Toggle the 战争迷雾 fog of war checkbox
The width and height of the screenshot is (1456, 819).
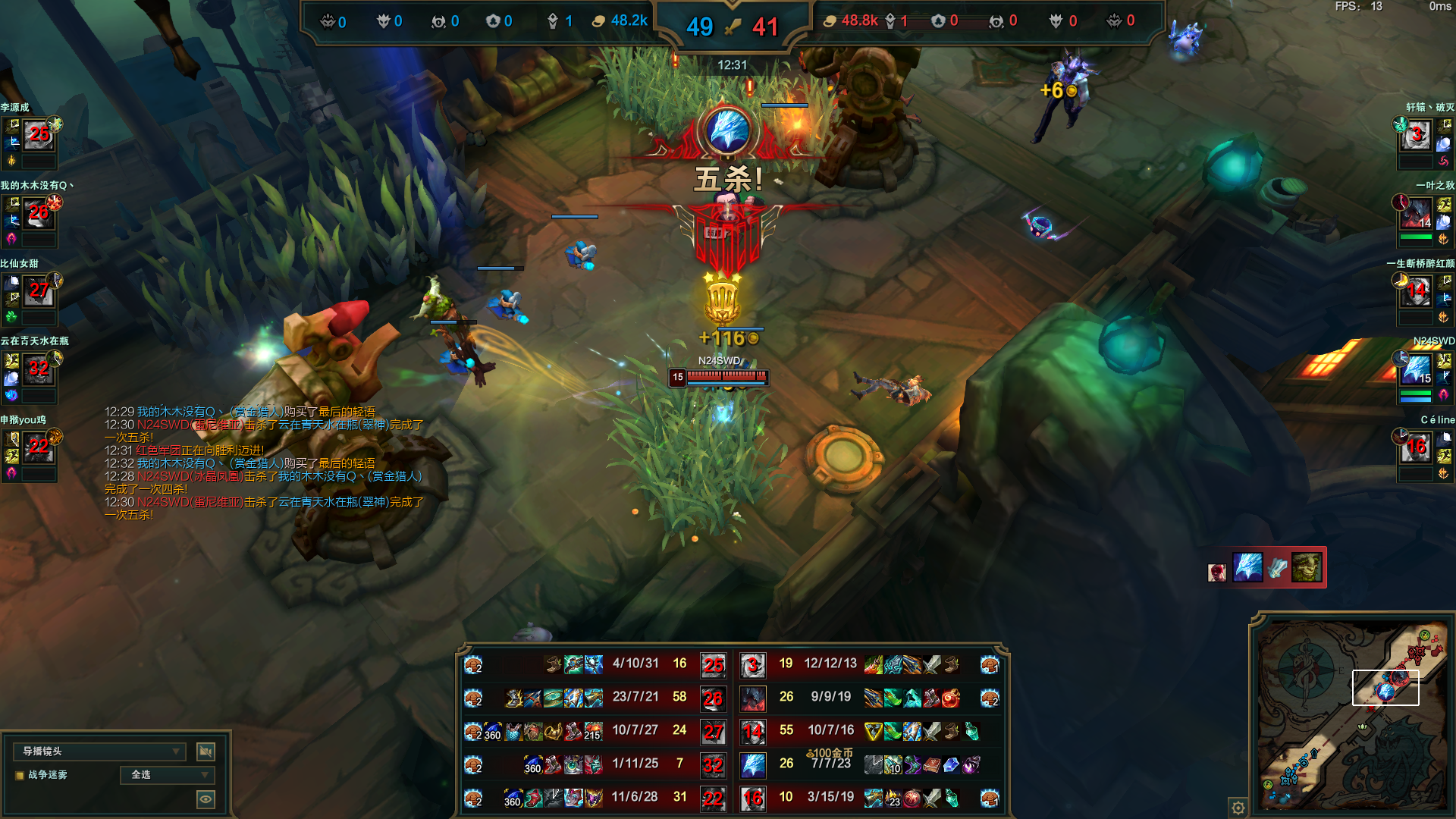pyautogui.click(x=20, y=775)
